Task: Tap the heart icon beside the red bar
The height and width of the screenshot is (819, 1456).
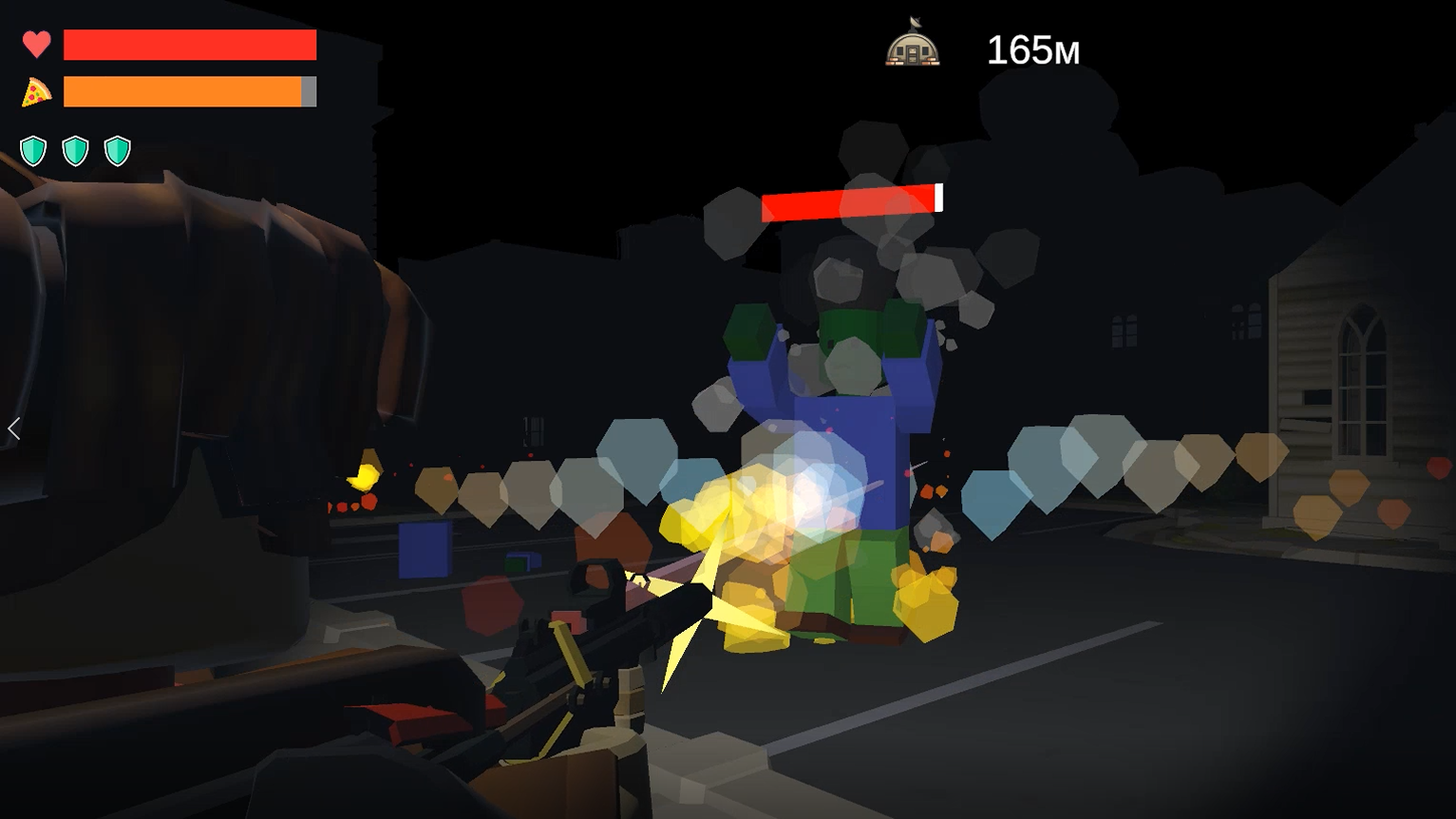Action: point(36,44)
